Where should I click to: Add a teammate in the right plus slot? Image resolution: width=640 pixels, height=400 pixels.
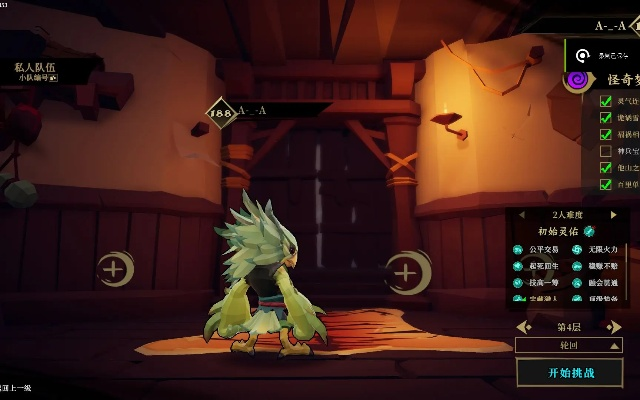click(x=405, y=272)
